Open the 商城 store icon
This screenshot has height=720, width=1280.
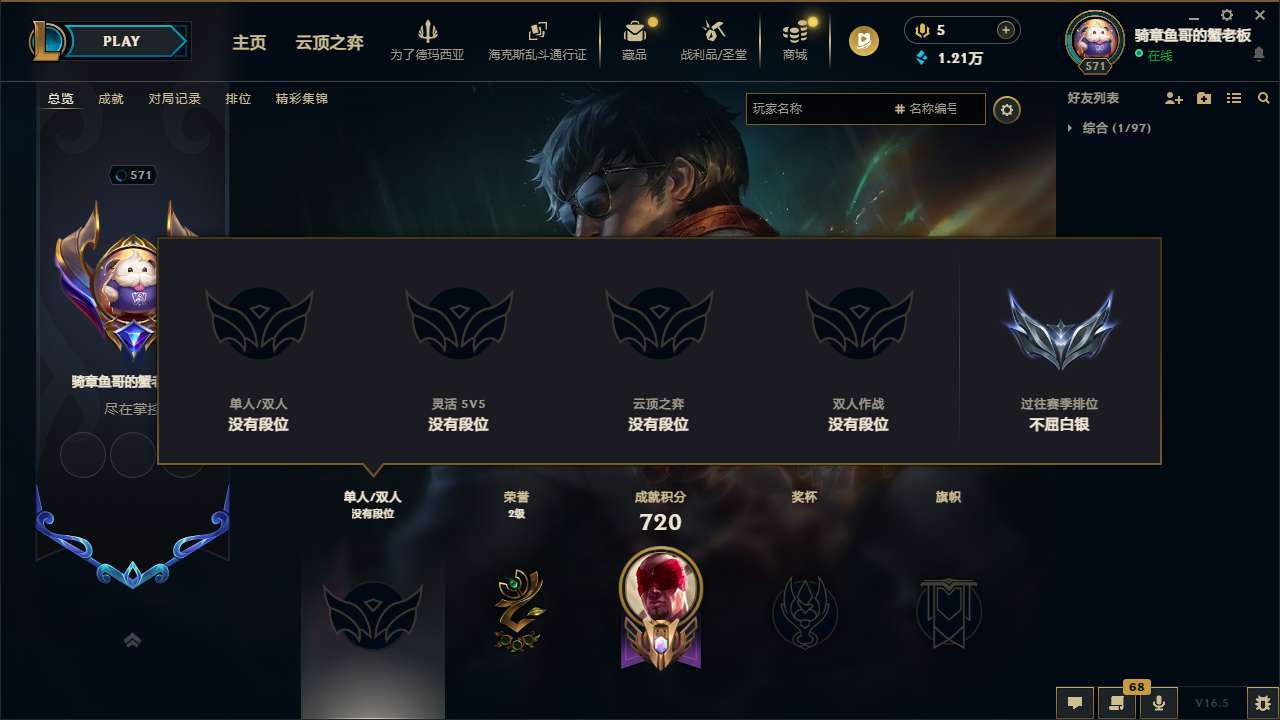795,40
